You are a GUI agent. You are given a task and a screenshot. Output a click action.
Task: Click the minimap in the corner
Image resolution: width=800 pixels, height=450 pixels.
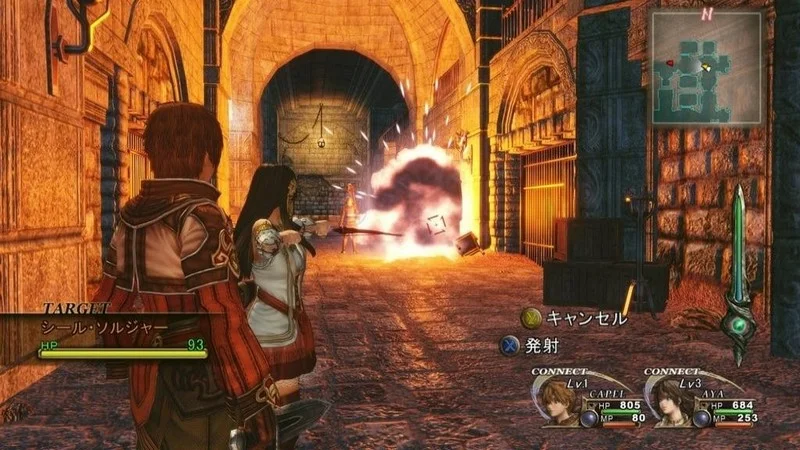click(708, 69)
